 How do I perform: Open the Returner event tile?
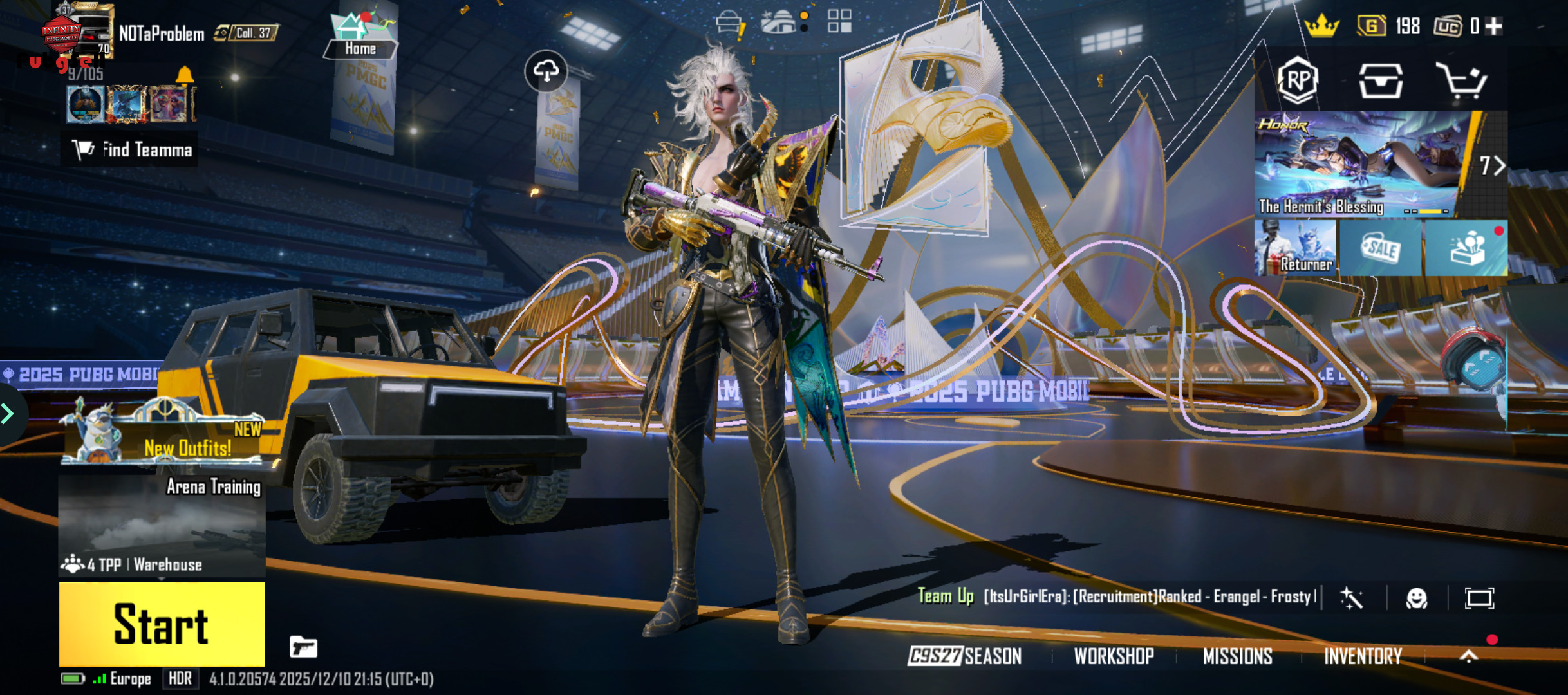[1295, 249]
